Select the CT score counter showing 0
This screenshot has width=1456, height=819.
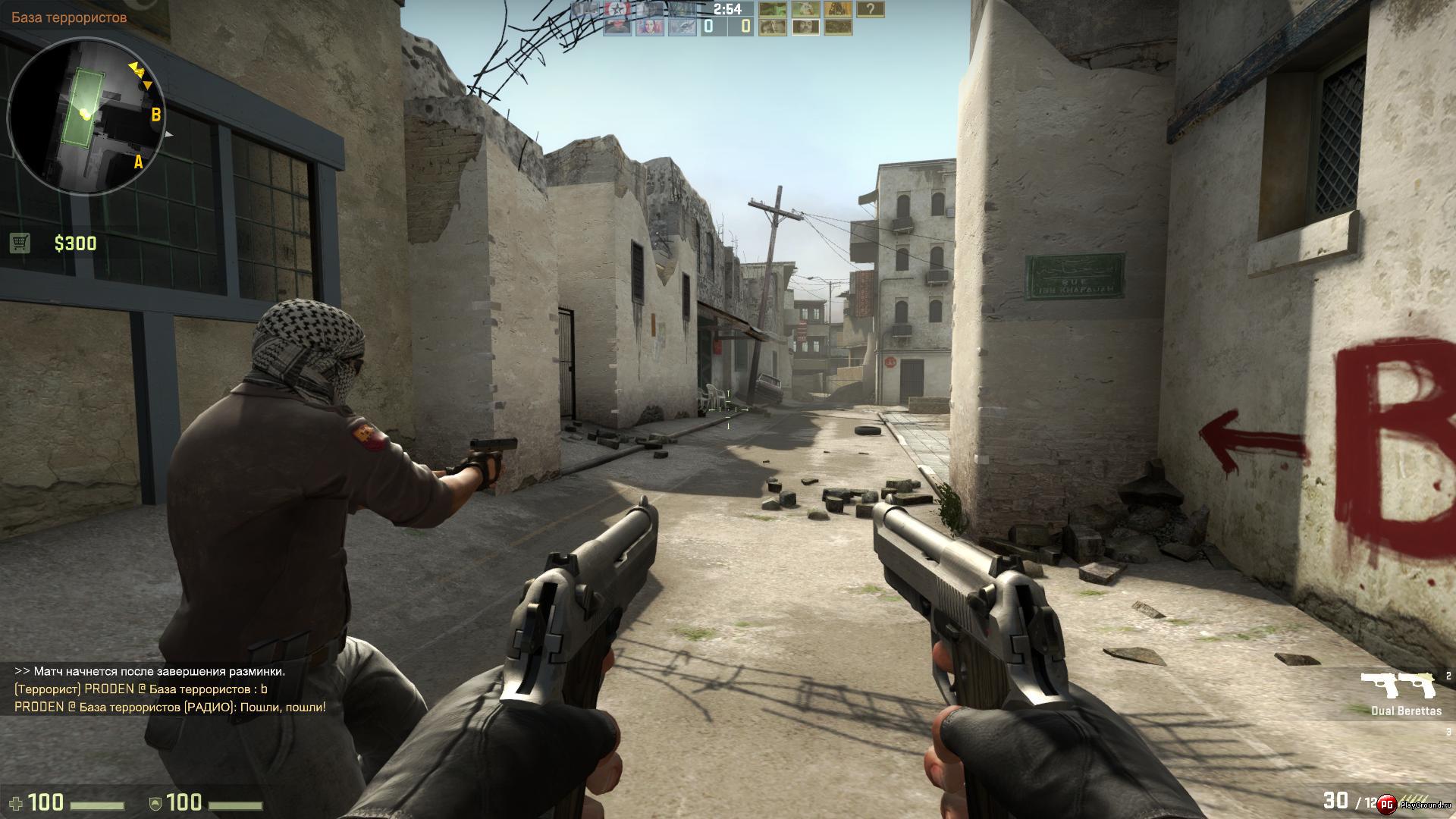point(708,26)
